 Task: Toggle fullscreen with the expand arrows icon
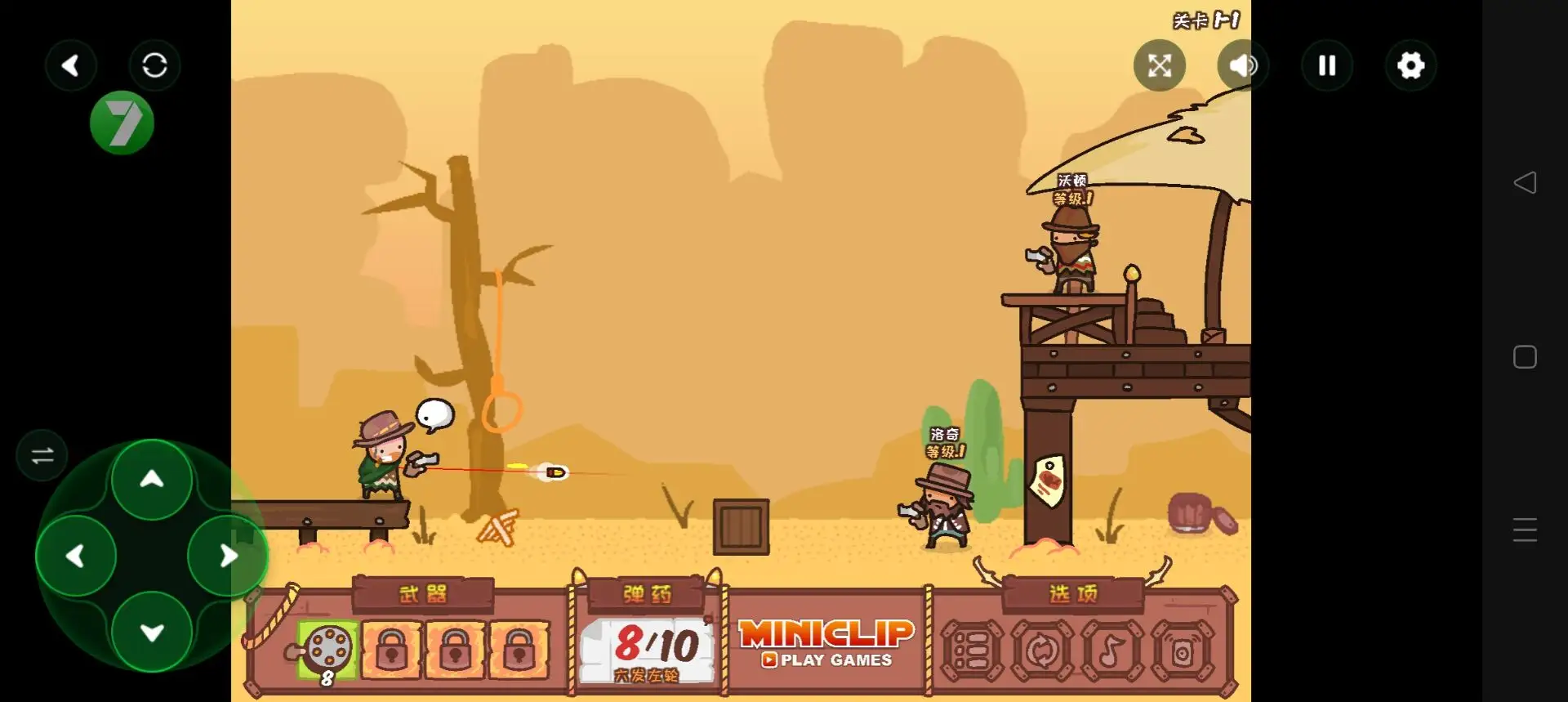pyautogui.click(x=1159, y=65)
